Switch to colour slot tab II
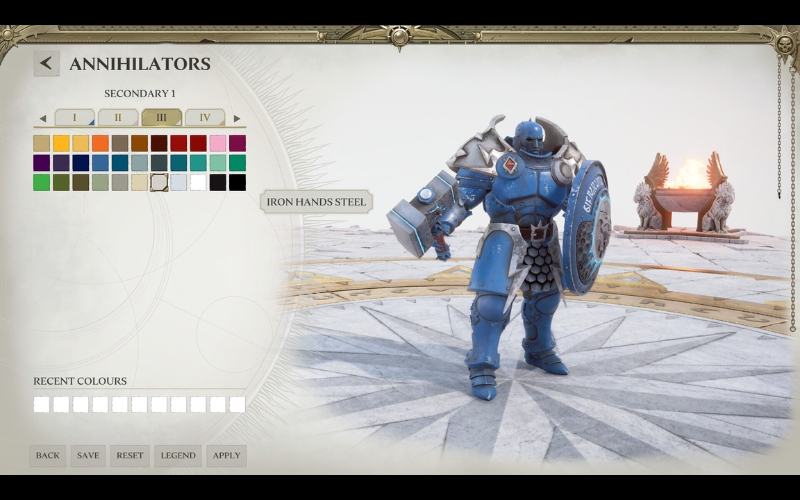 pos(118,118)
